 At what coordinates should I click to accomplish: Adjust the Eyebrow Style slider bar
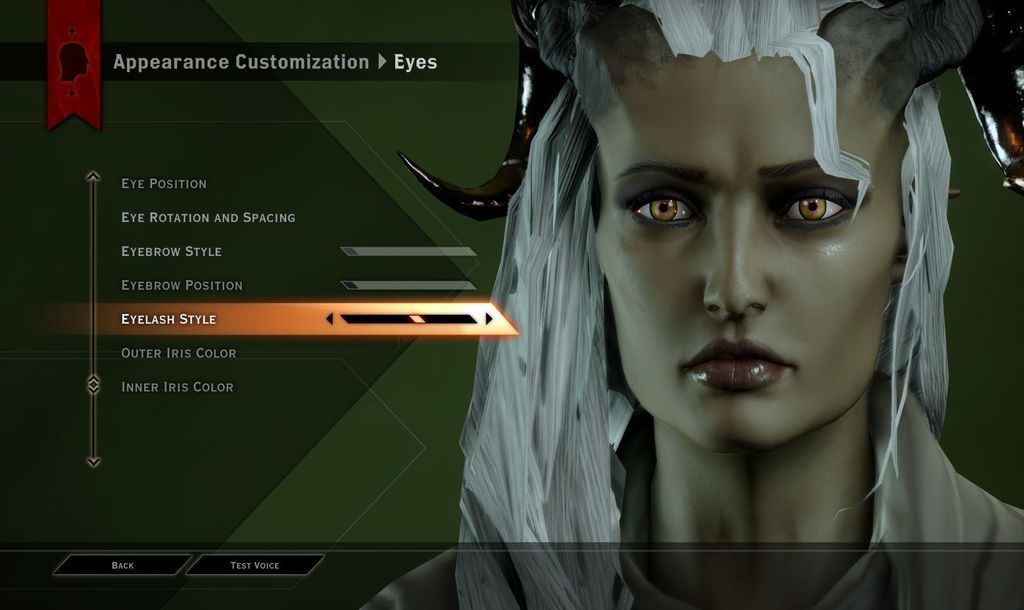click(x=408, y=252)
